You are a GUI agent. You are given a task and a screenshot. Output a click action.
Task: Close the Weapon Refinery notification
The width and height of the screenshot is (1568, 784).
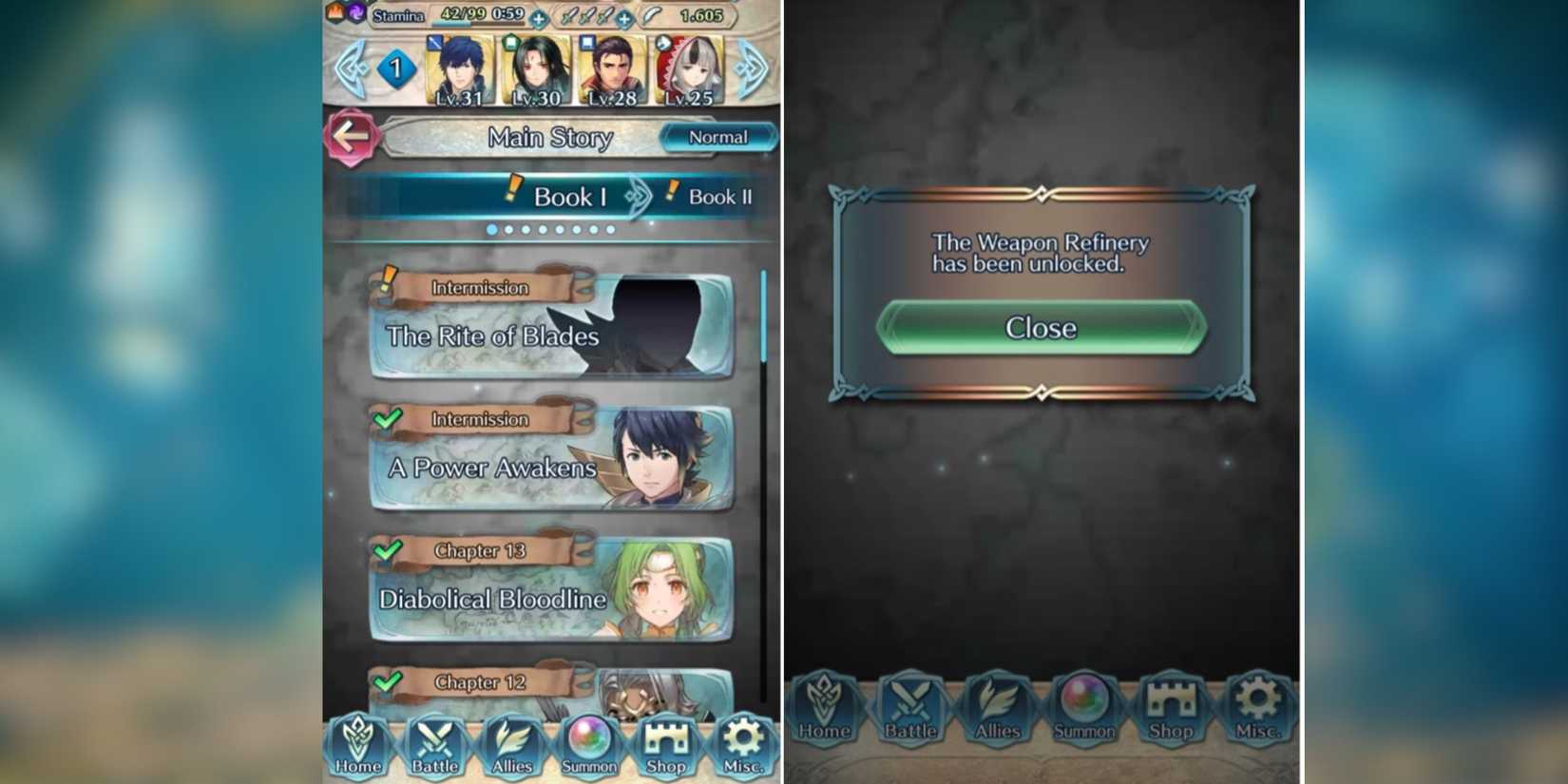(1040, 328)
